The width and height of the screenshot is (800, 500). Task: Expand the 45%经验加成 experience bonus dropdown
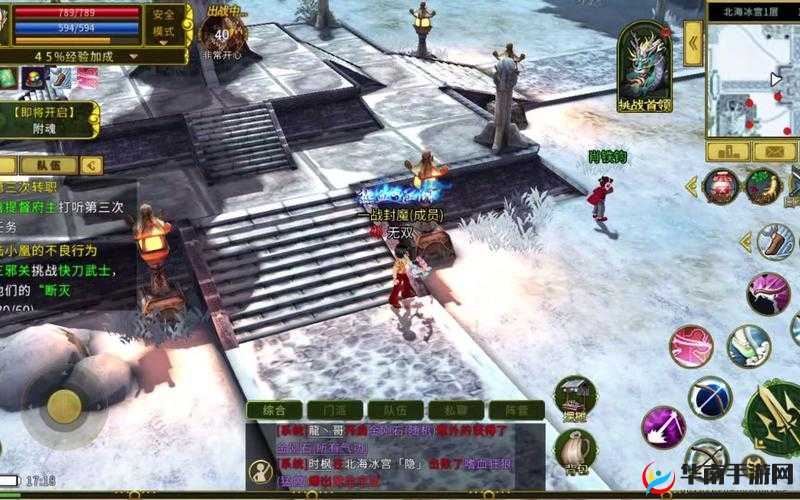click(x=96, y=56)
